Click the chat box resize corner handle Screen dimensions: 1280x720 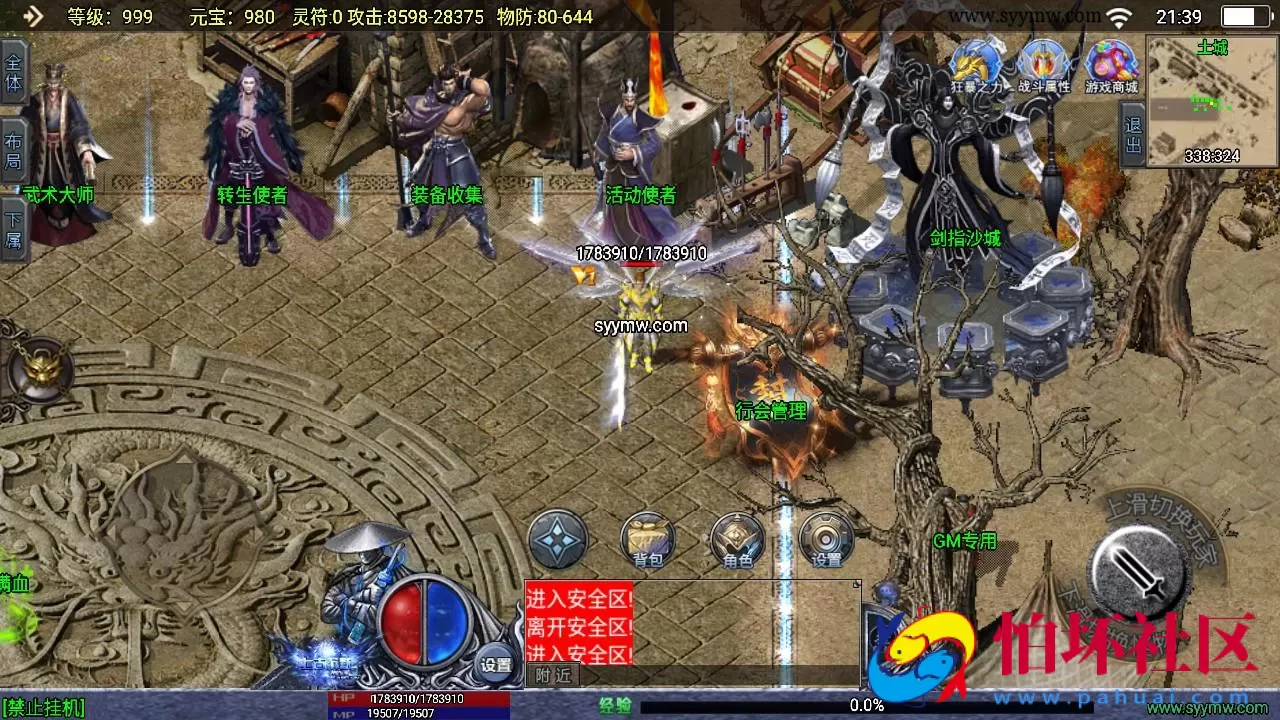856,584
